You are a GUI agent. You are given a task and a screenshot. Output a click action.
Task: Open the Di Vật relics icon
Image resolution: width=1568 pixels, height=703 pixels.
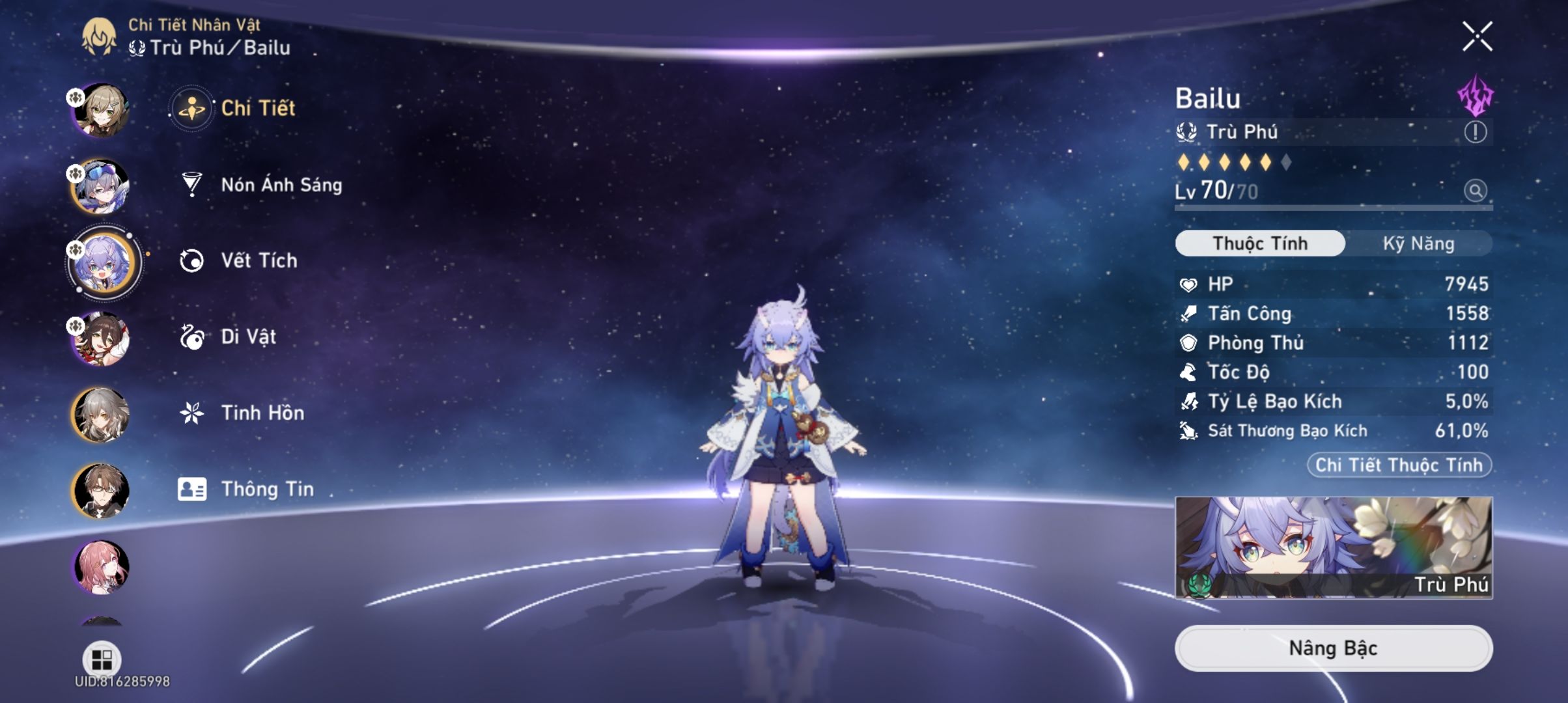coord(191,336)
